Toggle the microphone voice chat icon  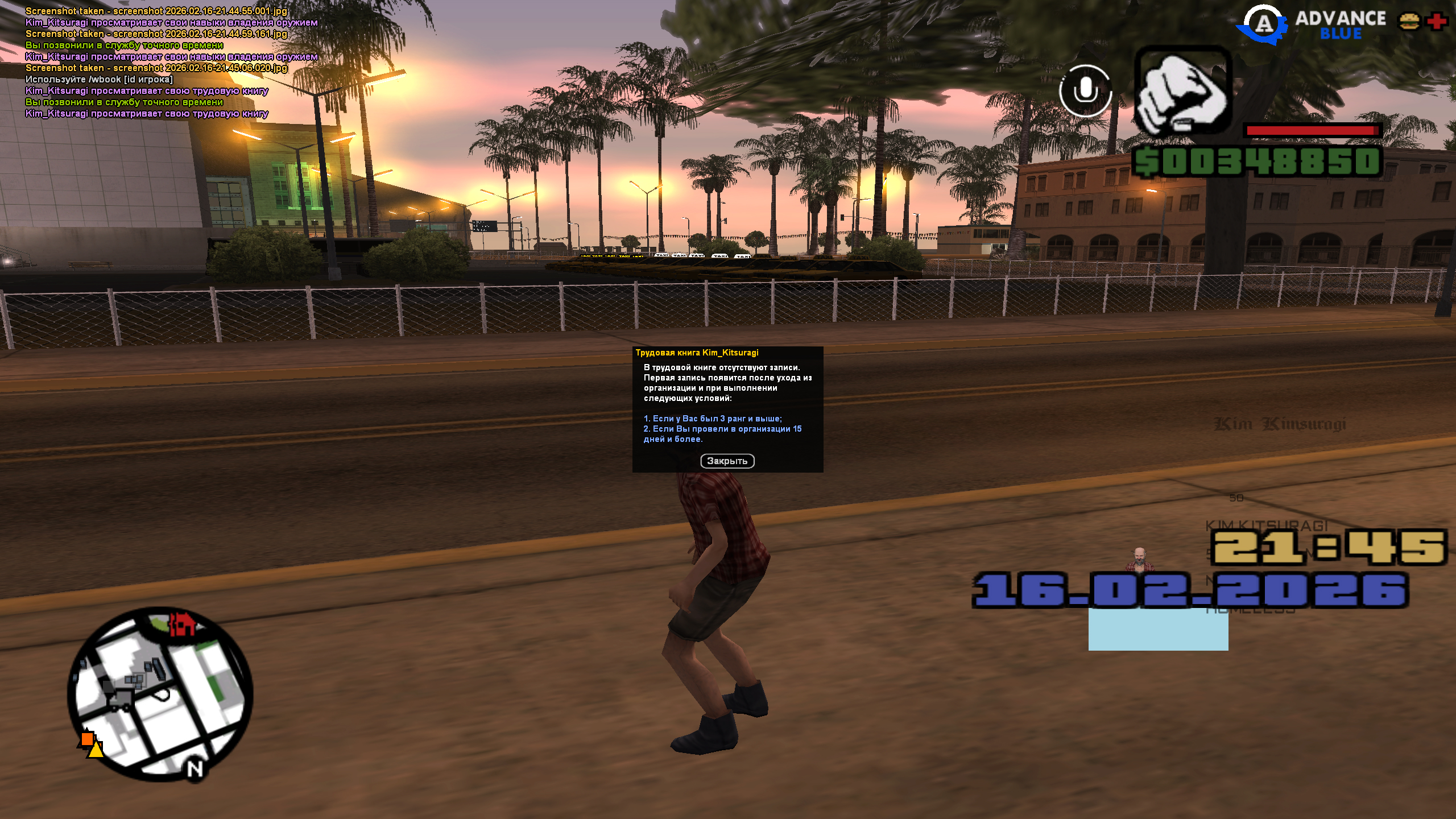pos(1085,91)
